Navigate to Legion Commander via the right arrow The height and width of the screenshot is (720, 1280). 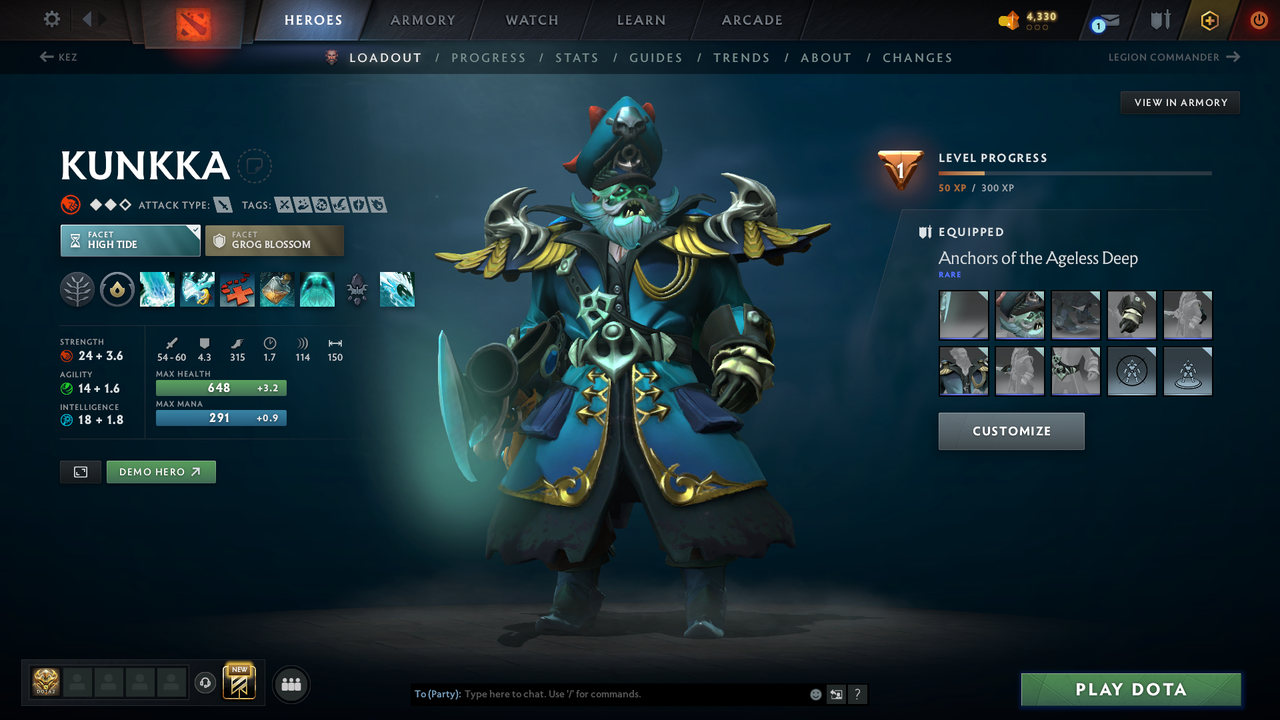pos(1233,57)
